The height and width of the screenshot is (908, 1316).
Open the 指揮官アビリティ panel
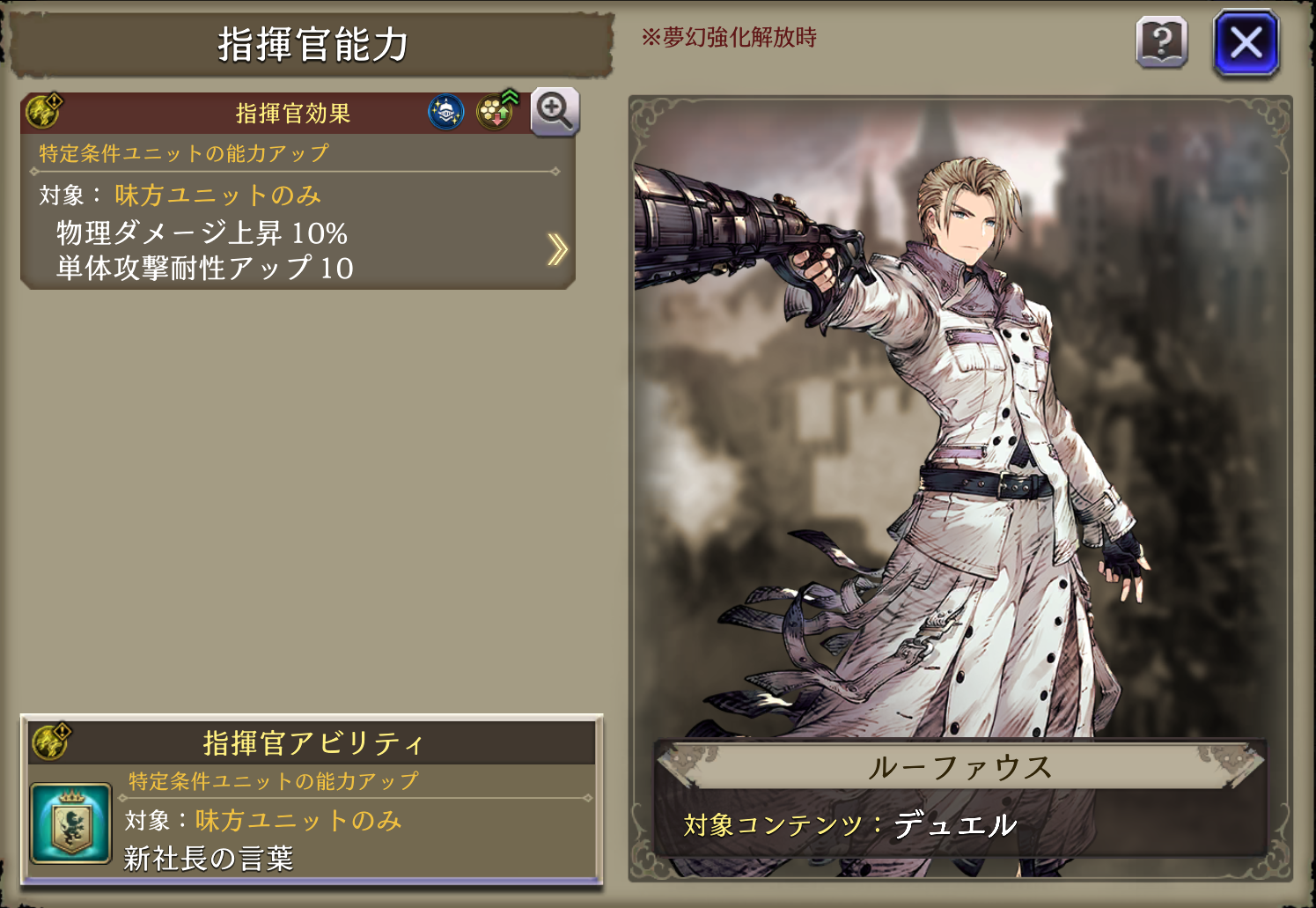pyautogui.click(x=312, y=742)
